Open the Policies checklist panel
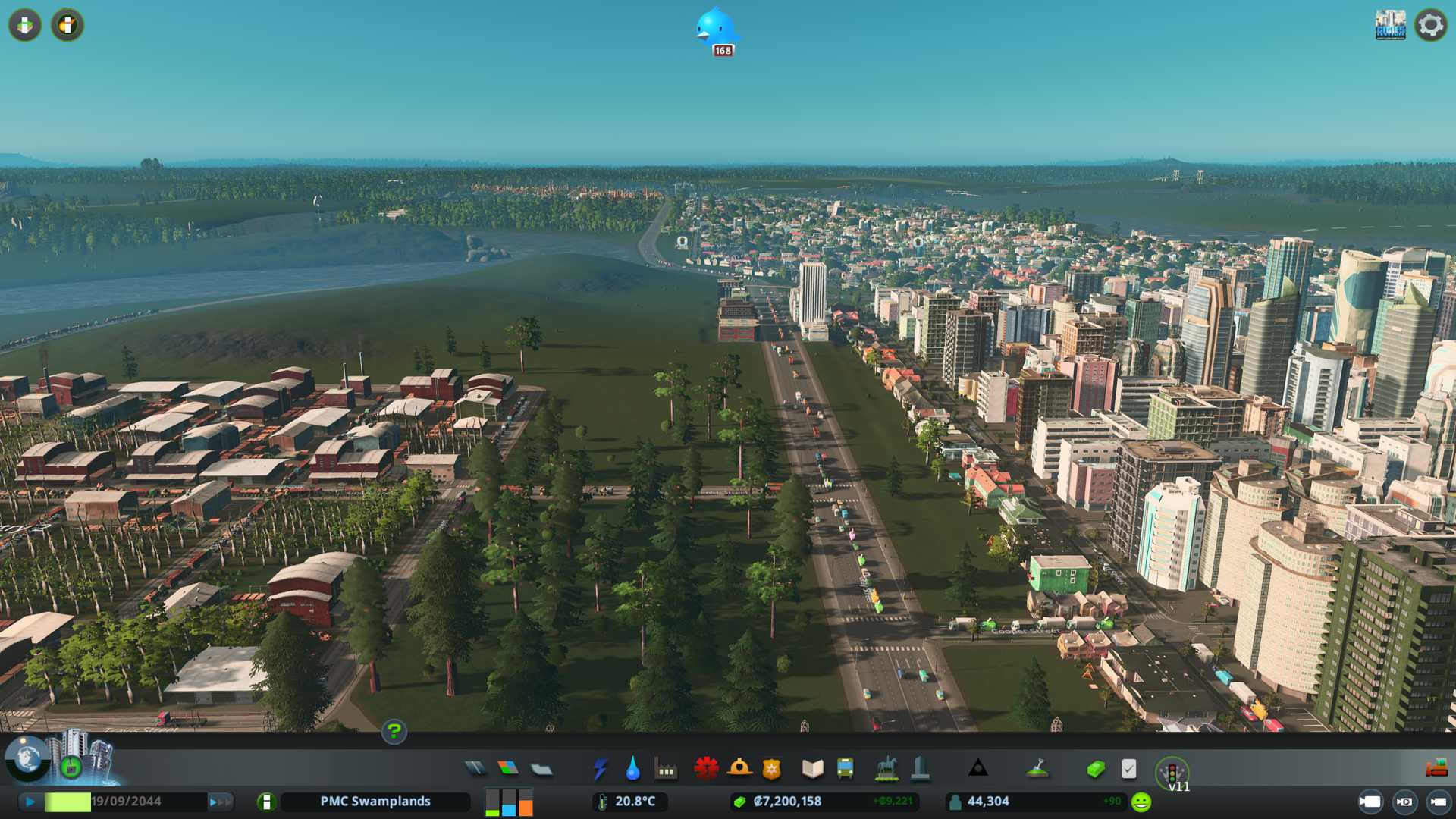This screenshot has width=1456, height=819. coord(1128,769)
